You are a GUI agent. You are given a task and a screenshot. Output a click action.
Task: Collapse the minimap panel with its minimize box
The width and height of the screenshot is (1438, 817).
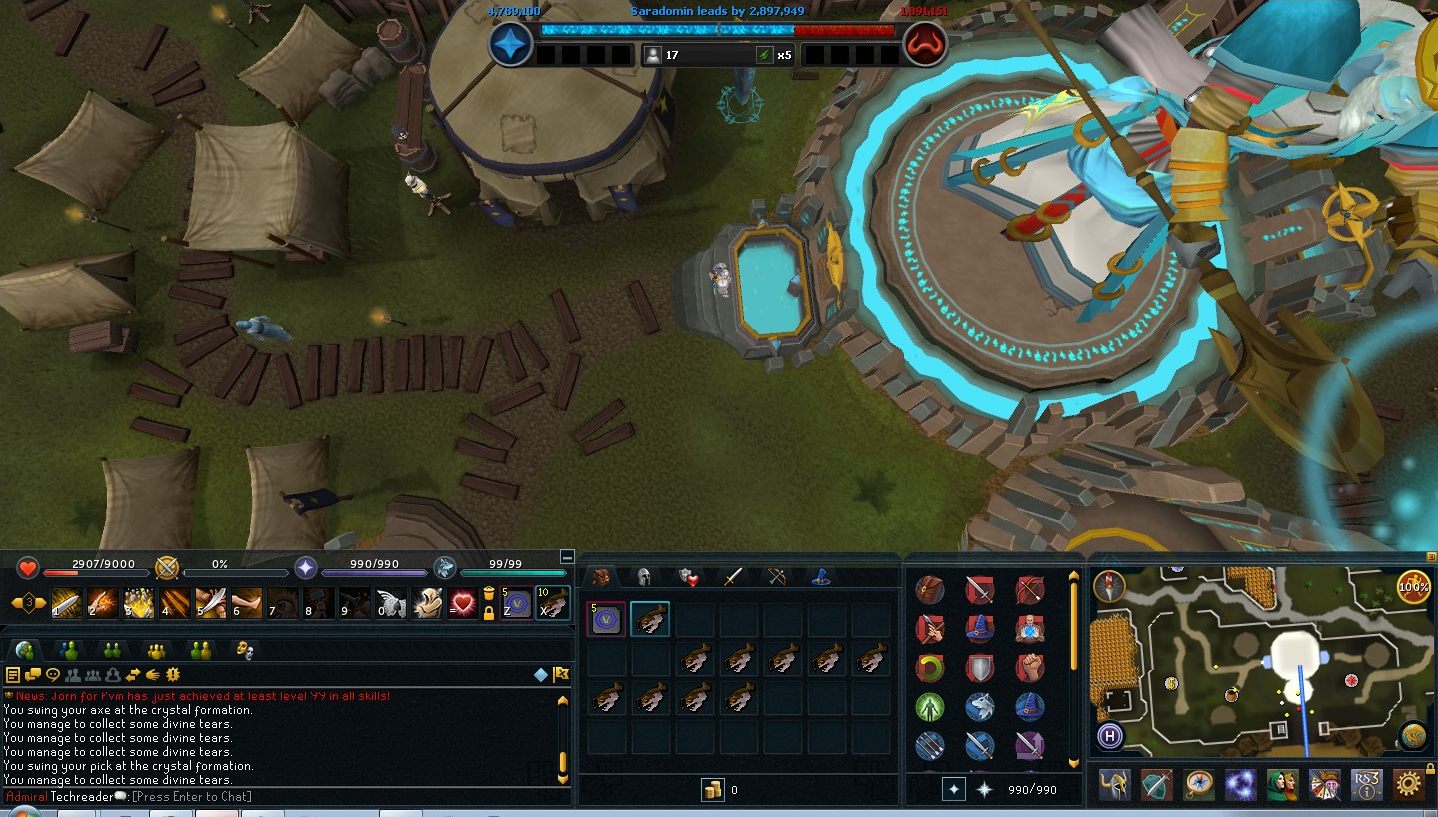pos(1430,557)
